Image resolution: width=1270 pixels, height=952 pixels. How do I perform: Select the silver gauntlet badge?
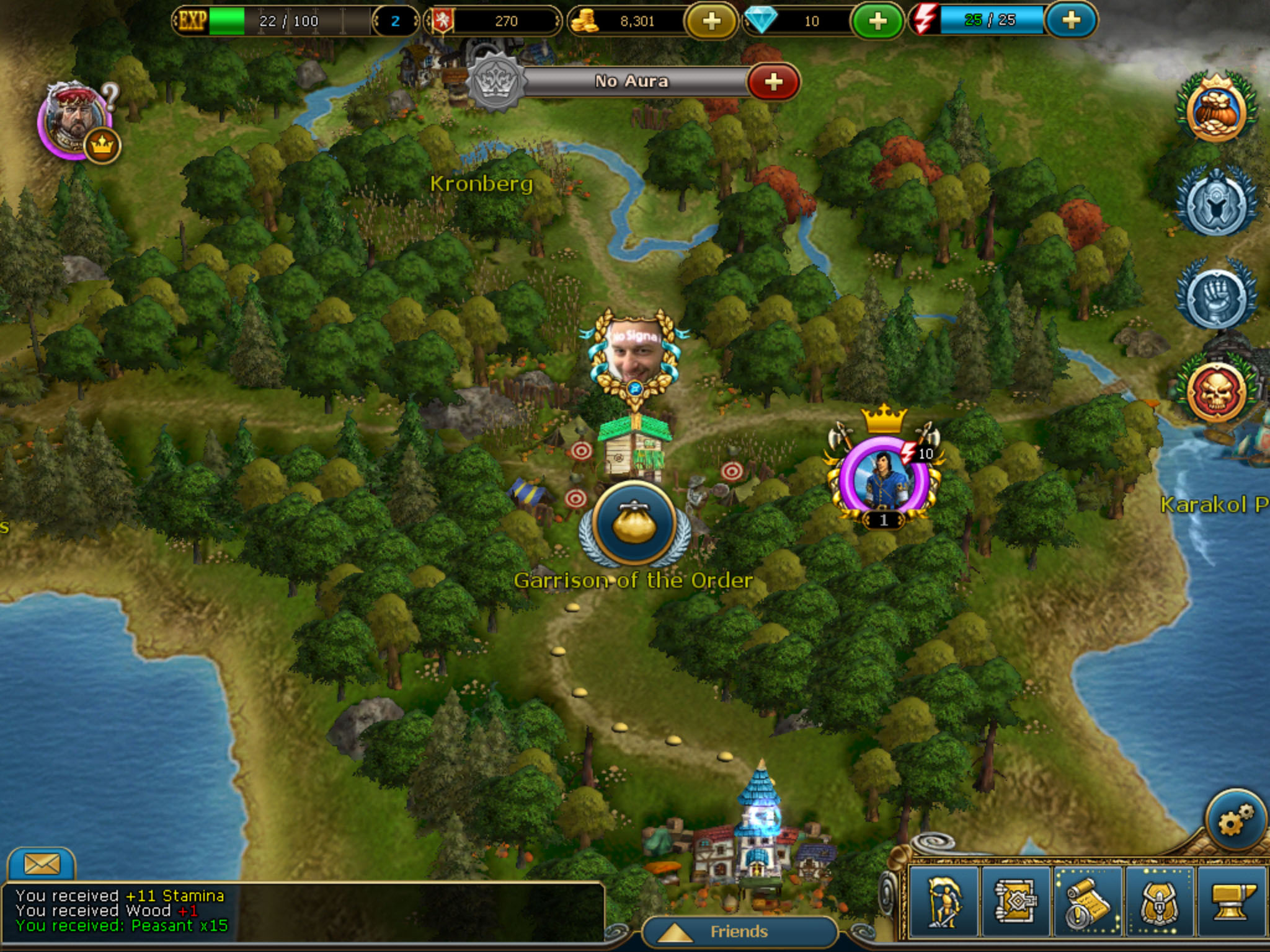(x=1215, y=296)
